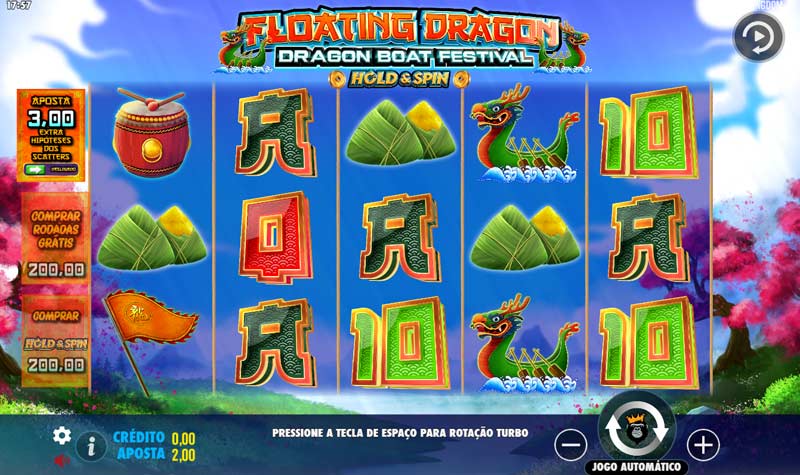The height and width of the screenshot is (475, 800).
Task: Toggle the extra scatter chances ante bet
Action: coord(36,170)
